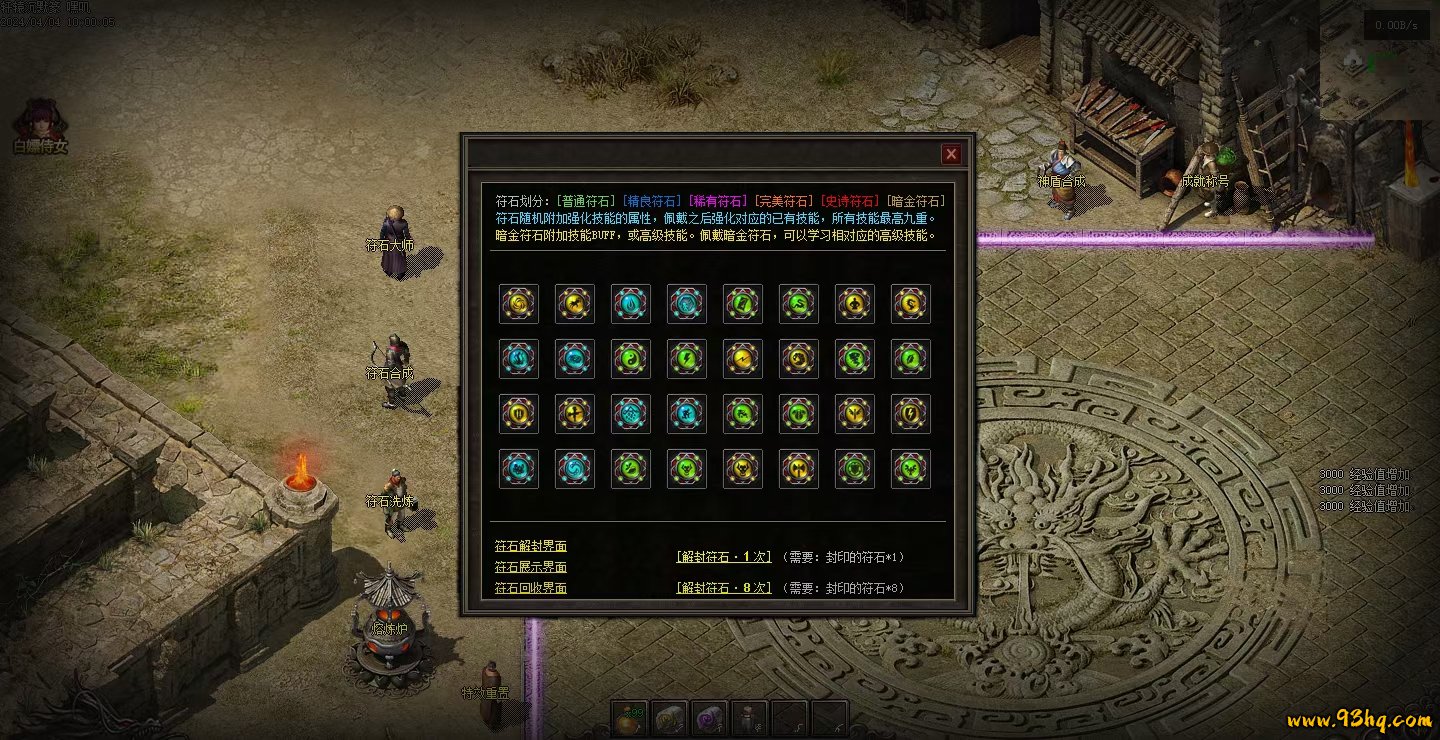The height and width of the screenshot is (740, 1440).
Task: Use the orange potion in the hotbar
Action: point(630,718)
